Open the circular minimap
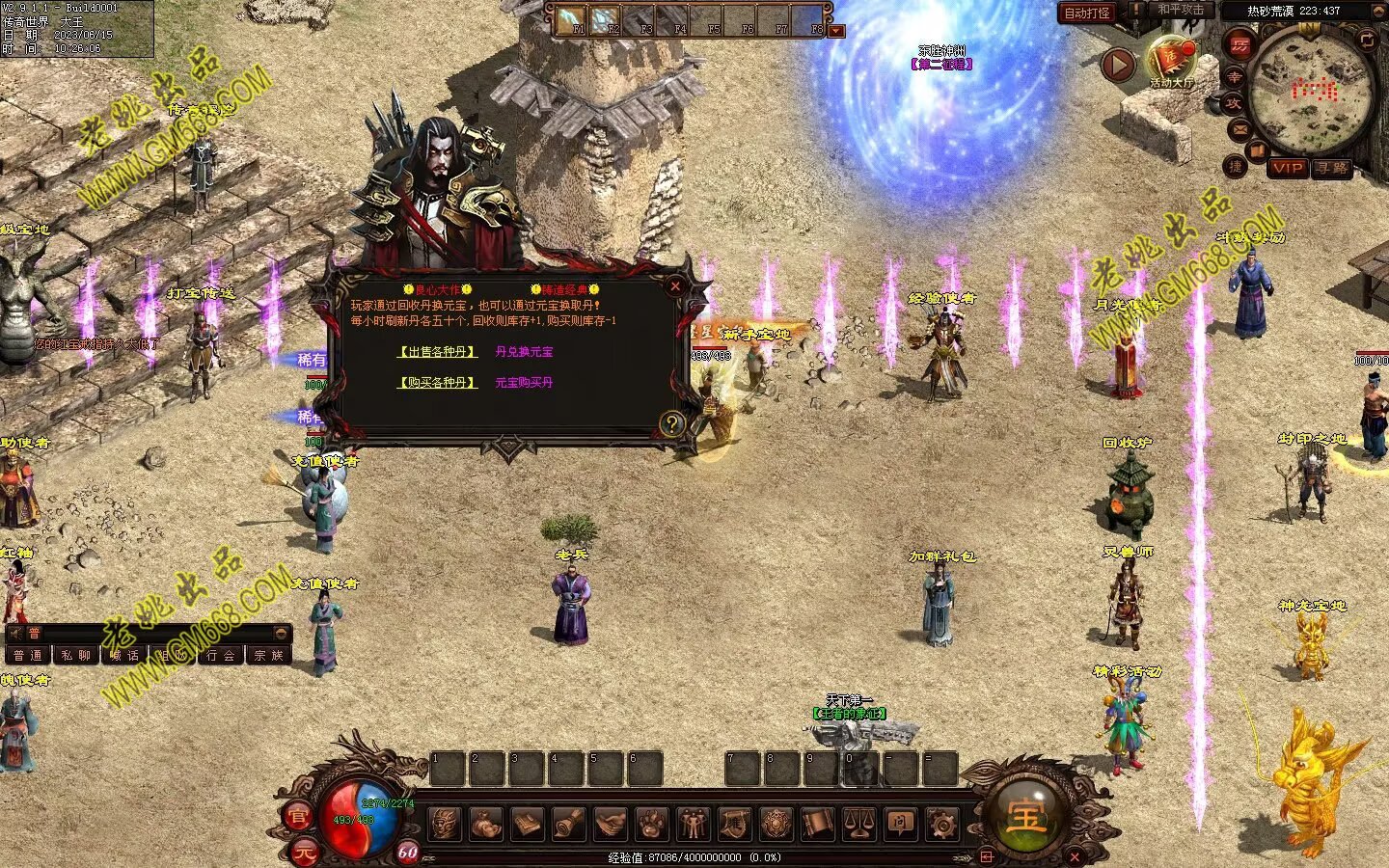 [x=1310, y=92]
